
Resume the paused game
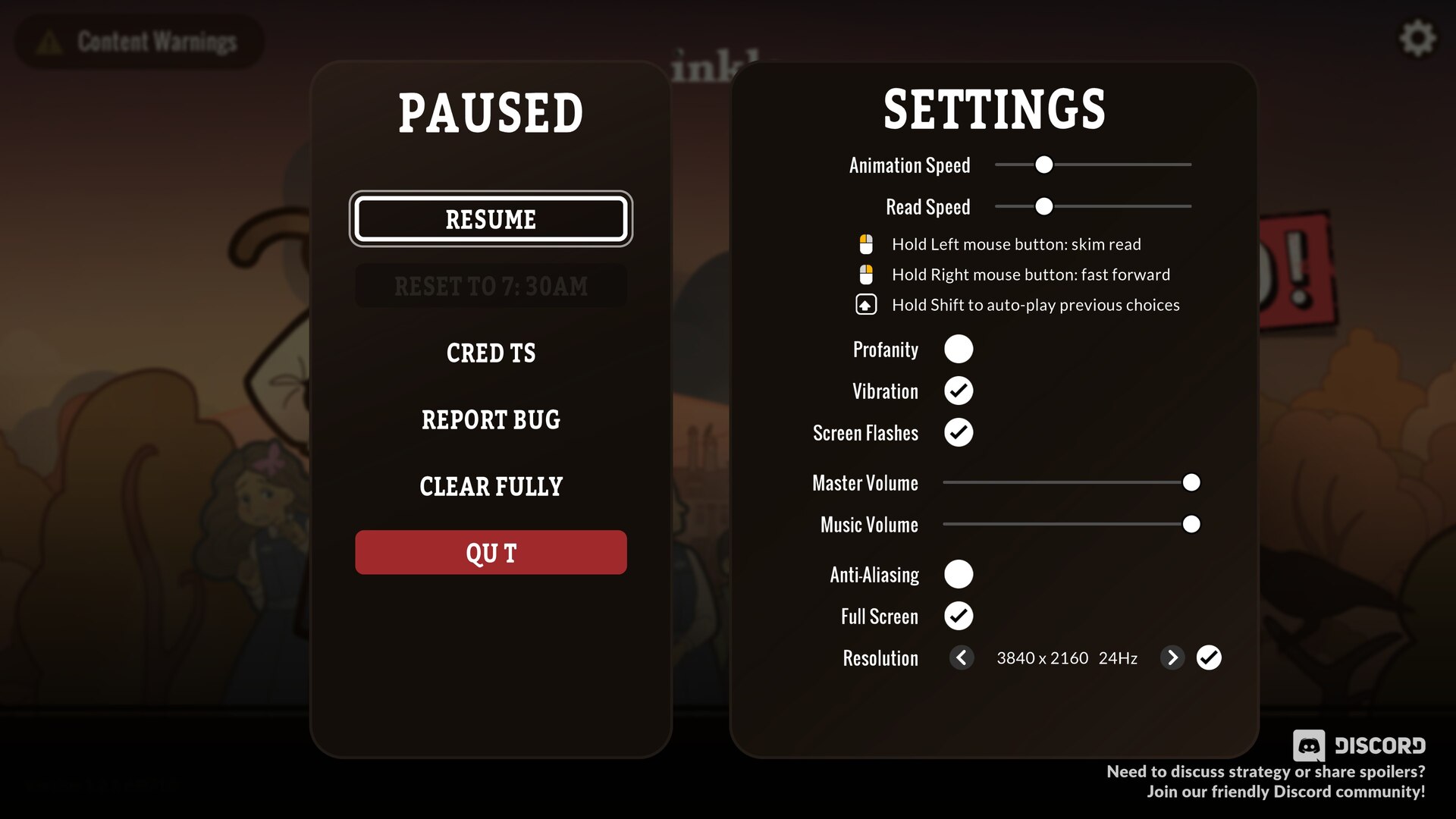point(491,219)
